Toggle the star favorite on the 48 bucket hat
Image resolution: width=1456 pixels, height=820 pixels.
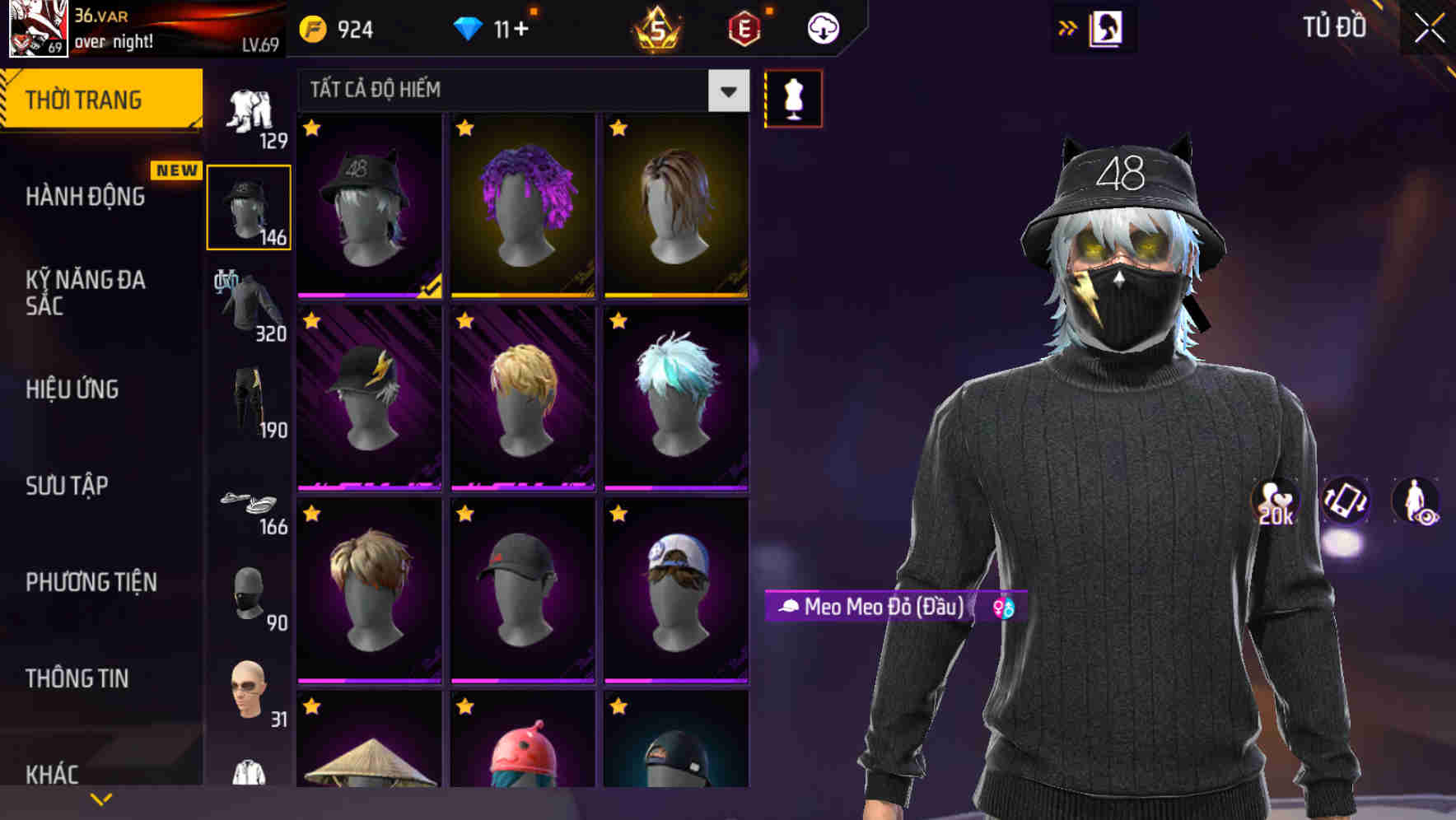pyautogui.click(x=312, y=129)
